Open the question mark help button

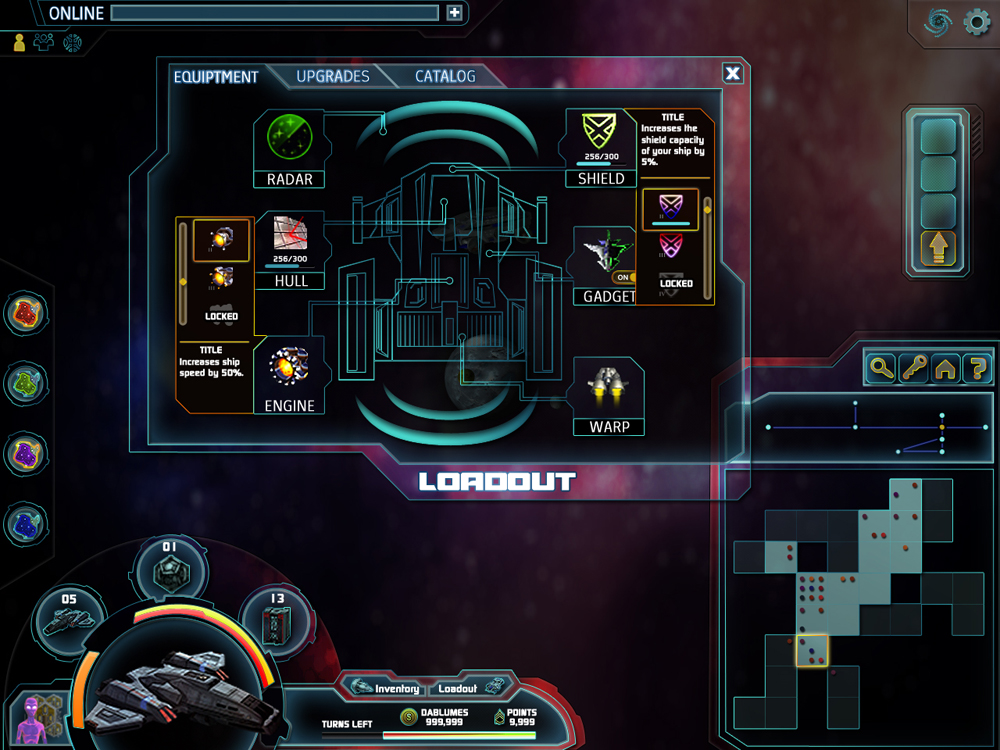977,368
